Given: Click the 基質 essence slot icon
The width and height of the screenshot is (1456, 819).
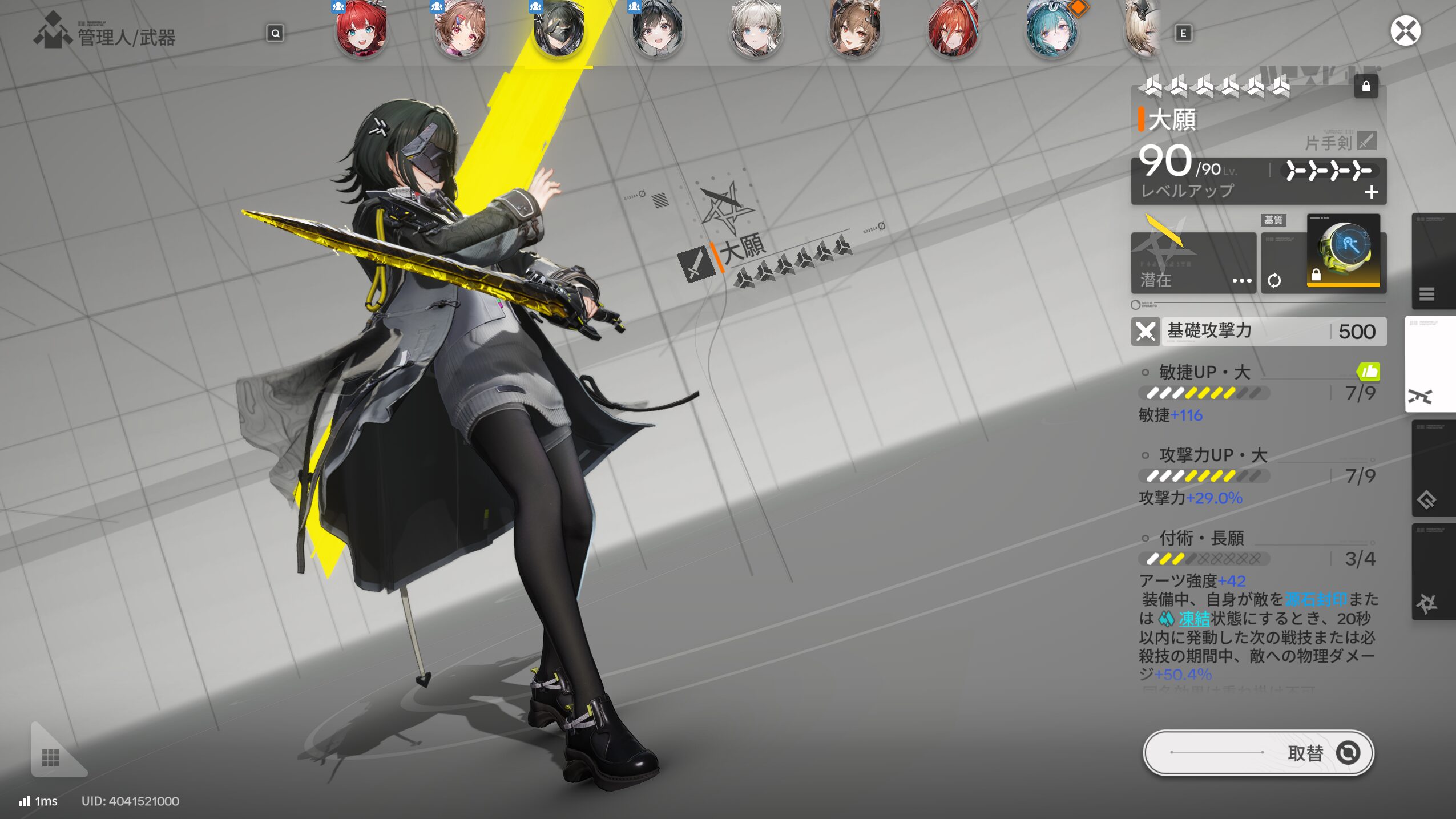Looking at the screenshot, I should click(1343, 251).
